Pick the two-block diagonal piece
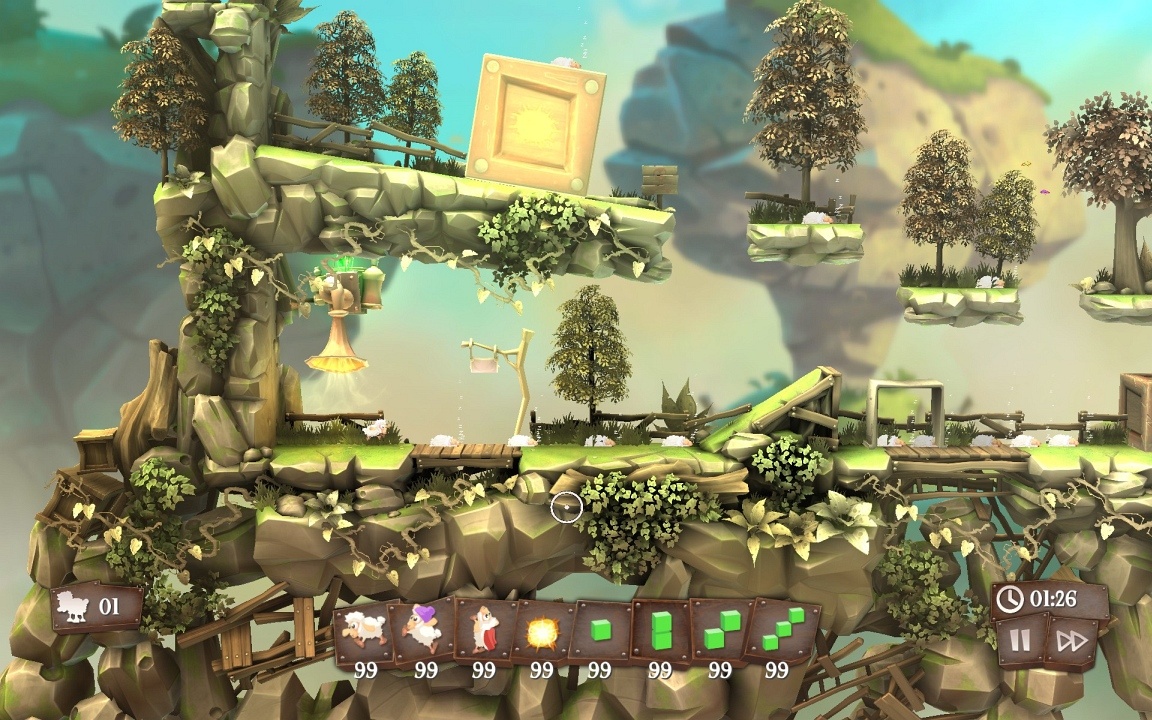 coord(720,632)
